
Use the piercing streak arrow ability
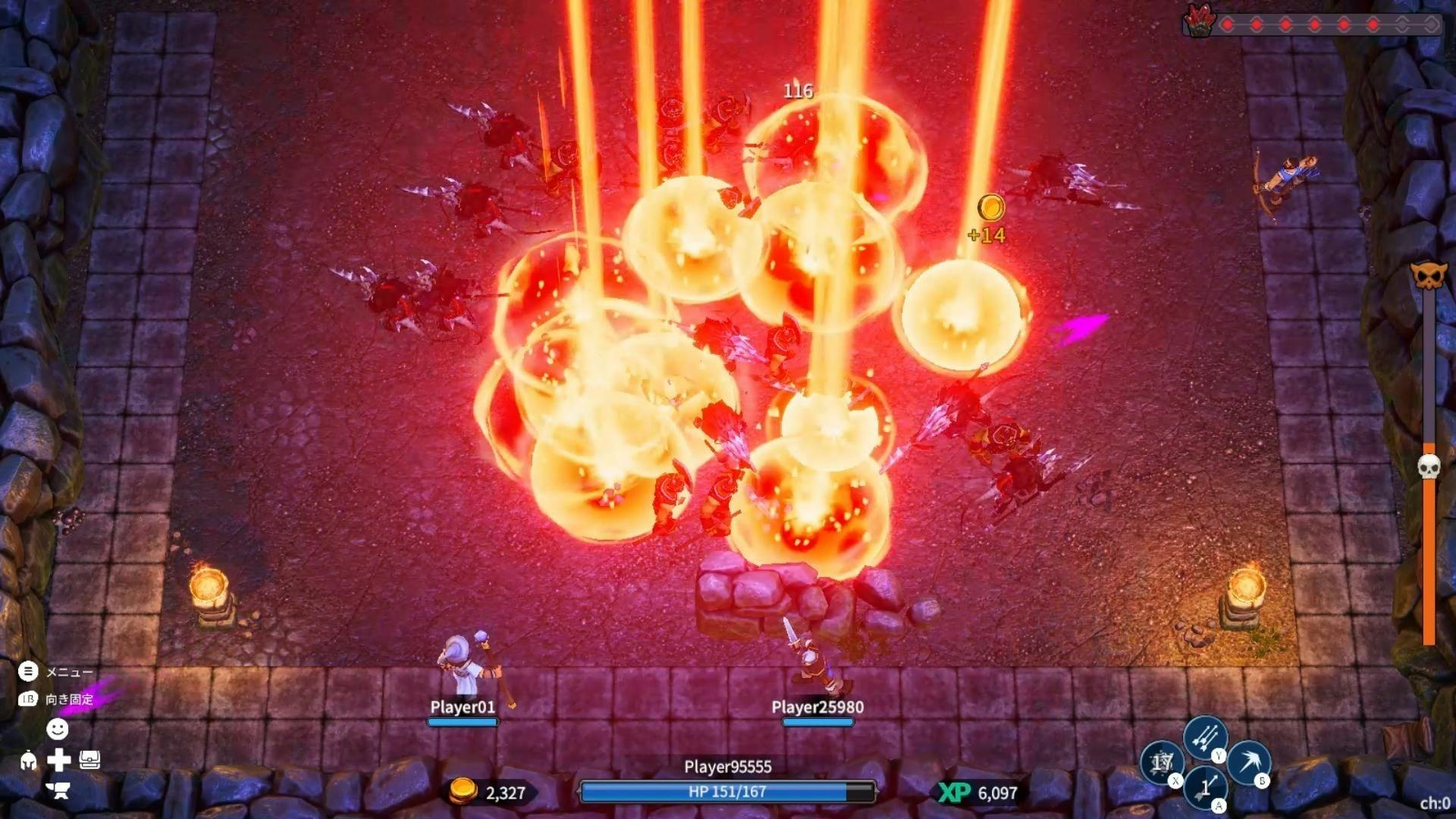point(1248,761)
